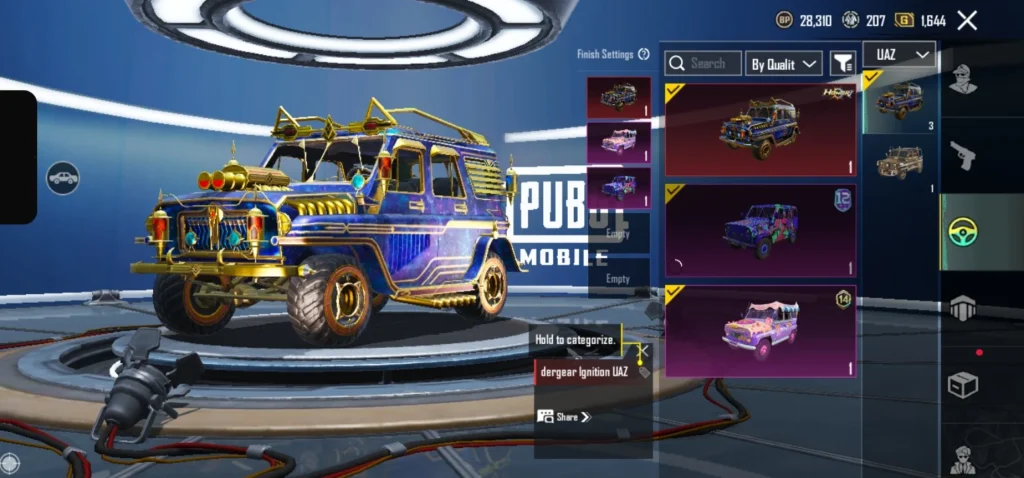This screenshot has height=478, width=1024.
Task: Open the steering wheel vehicles tab
Action: tap(963, 232)
